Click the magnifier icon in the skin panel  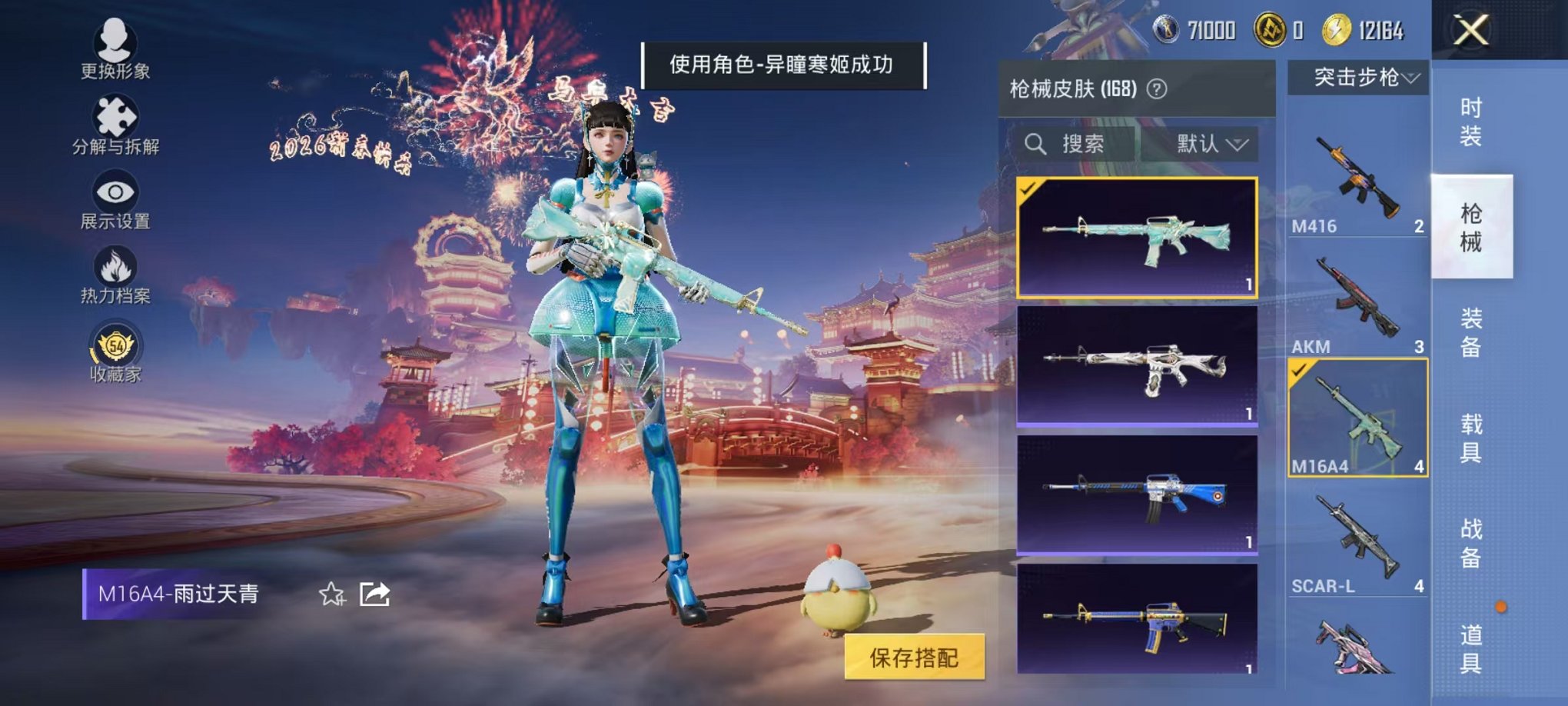coord(1036,145)
